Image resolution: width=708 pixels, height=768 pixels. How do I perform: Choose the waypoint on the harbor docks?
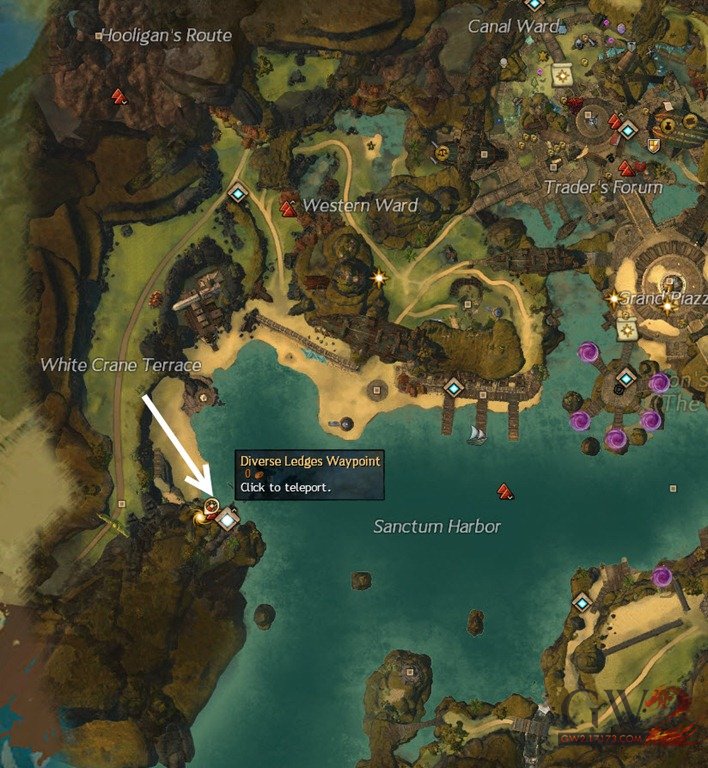click(x=454, y=387)
